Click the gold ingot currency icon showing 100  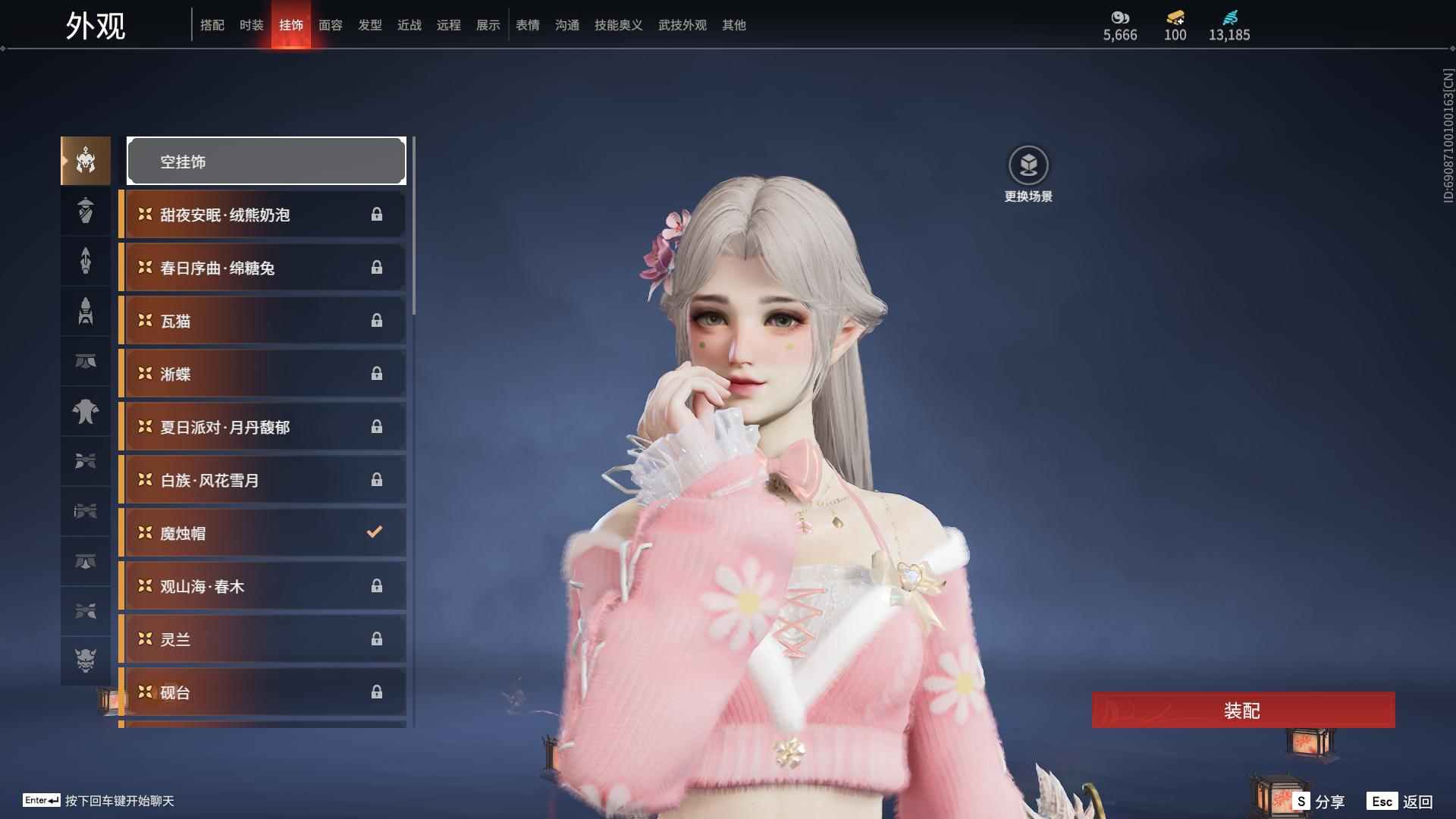pos(1173,17)
